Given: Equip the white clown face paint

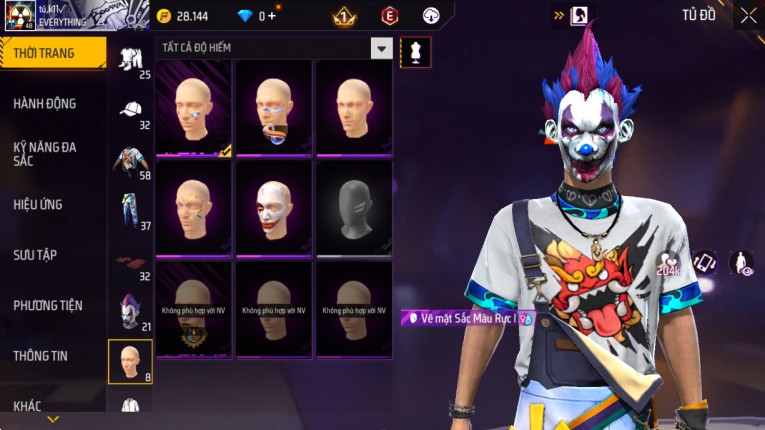Looking at the screenshot, I should [274, 207].
